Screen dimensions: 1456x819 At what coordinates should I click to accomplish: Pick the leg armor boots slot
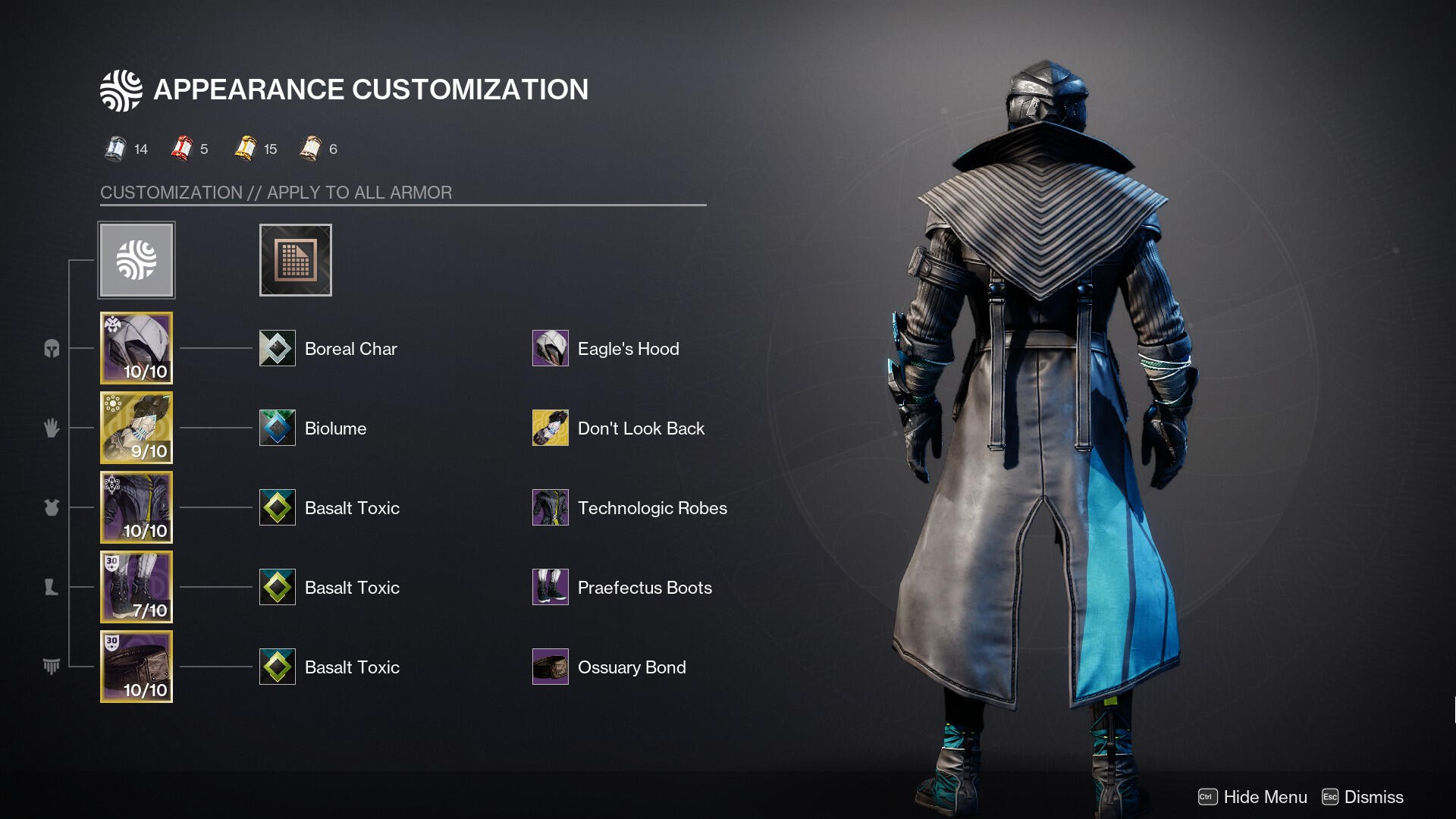pyautogui.click(x=136, y=587)
